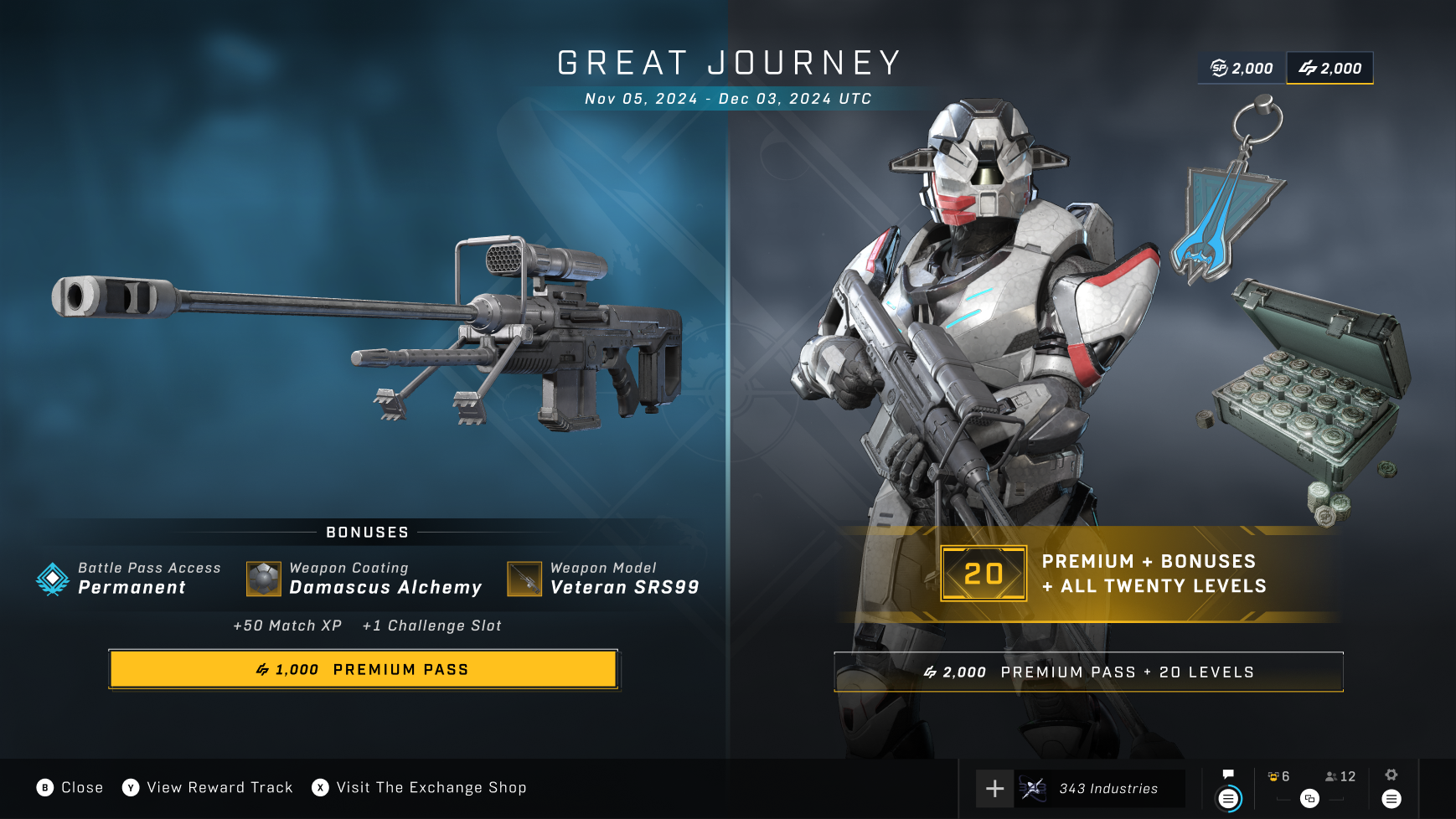
Task: Select the credits currency option
Action: [1330, 68]
